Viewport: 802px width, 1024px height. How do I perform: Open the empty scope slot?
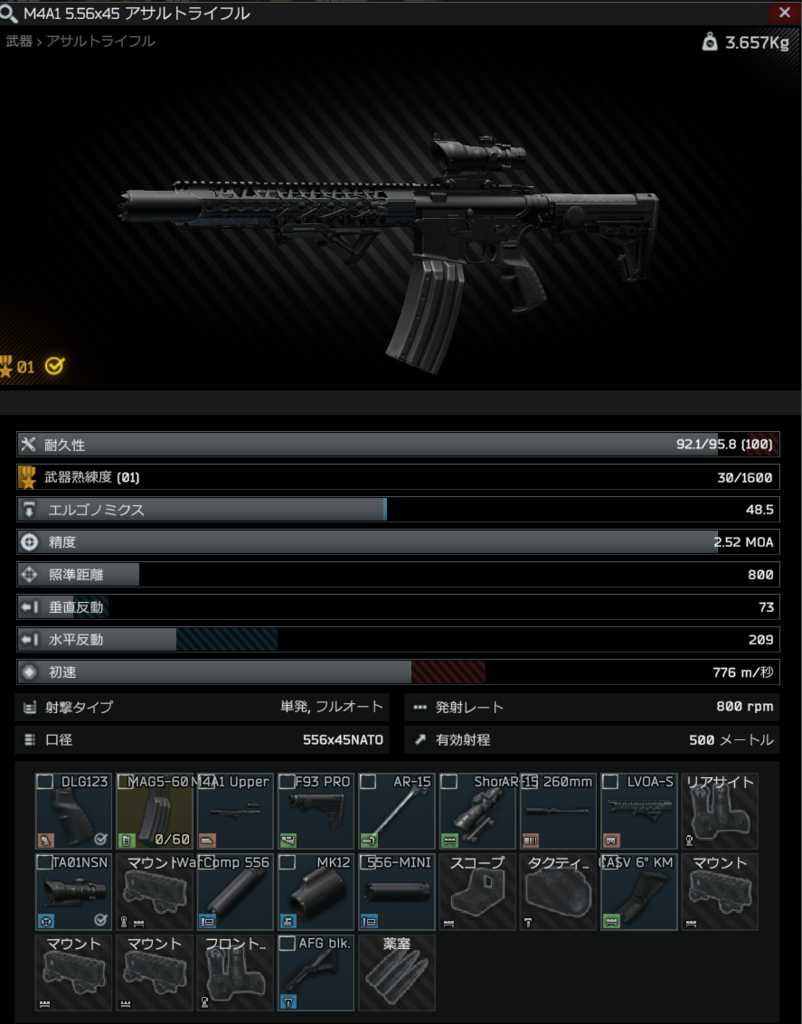pyautogui.click(x=478, y=892)
